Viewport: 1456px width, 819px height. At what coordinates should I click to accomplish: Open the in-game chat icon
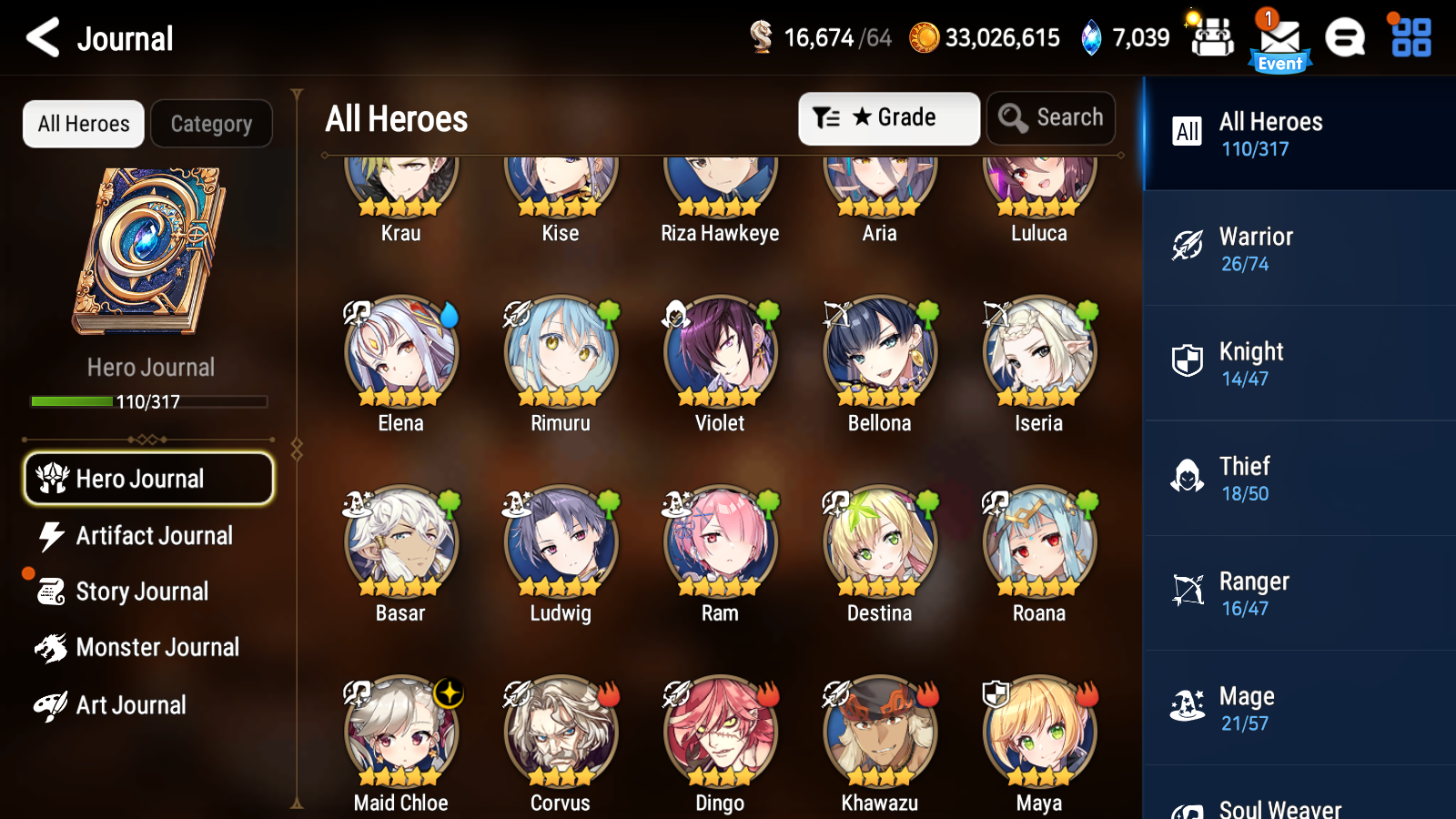(x=1345, y=39)
